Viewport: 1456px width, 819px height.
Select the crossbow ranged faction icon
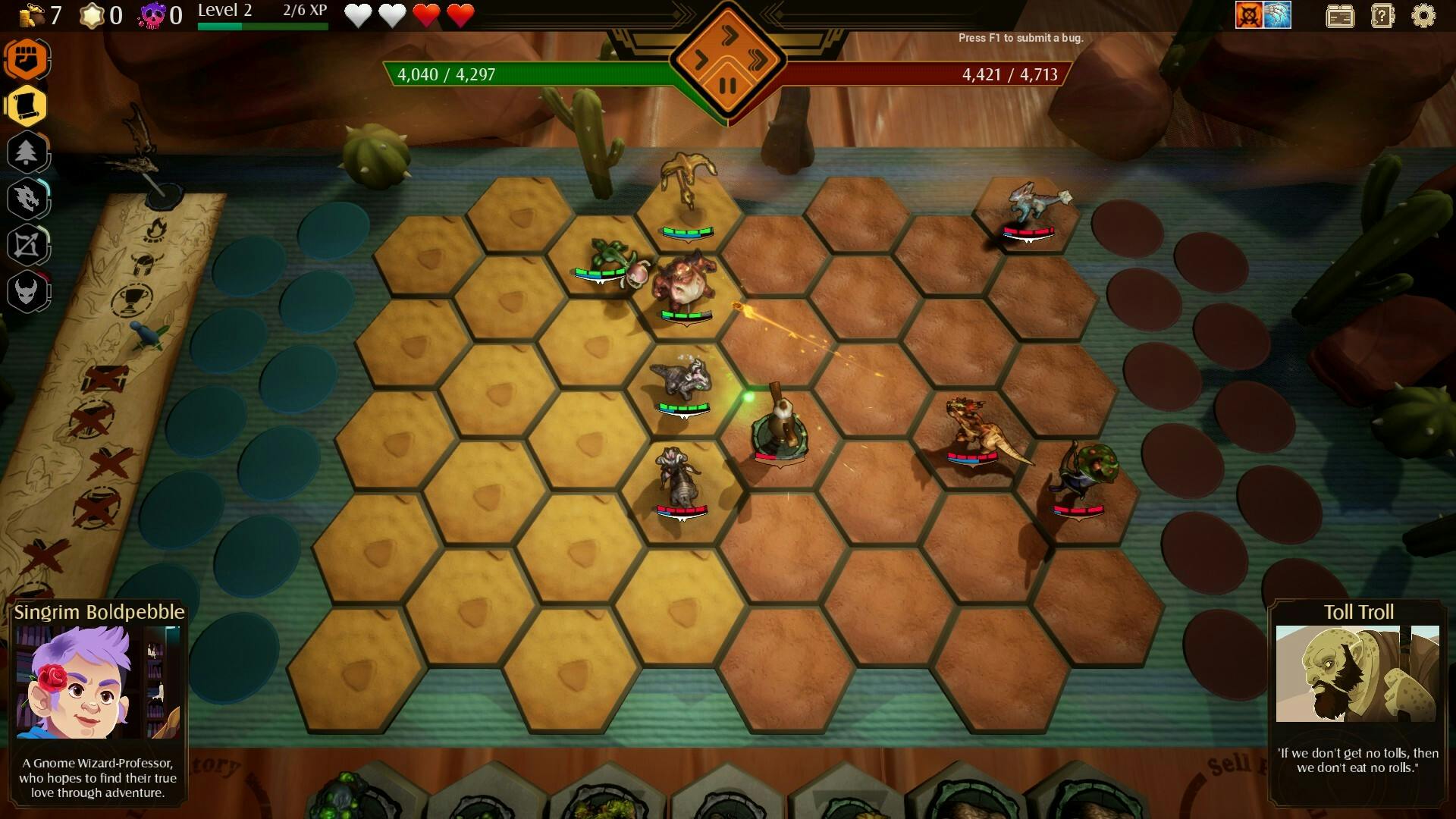click(28, 243)
